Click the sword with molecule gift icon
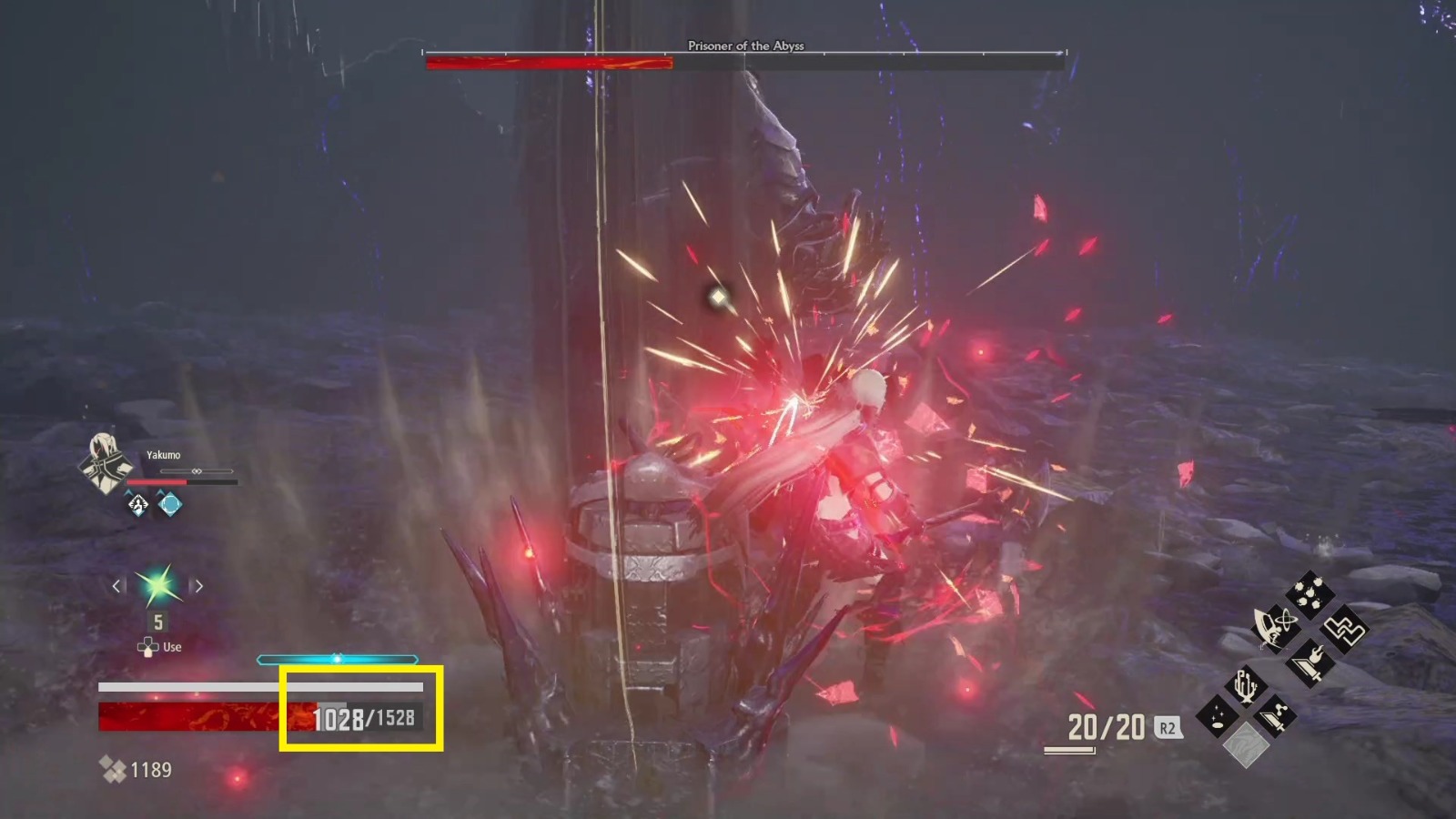The width and height of the screenshot is (1456, 819). pos(1277,715)
